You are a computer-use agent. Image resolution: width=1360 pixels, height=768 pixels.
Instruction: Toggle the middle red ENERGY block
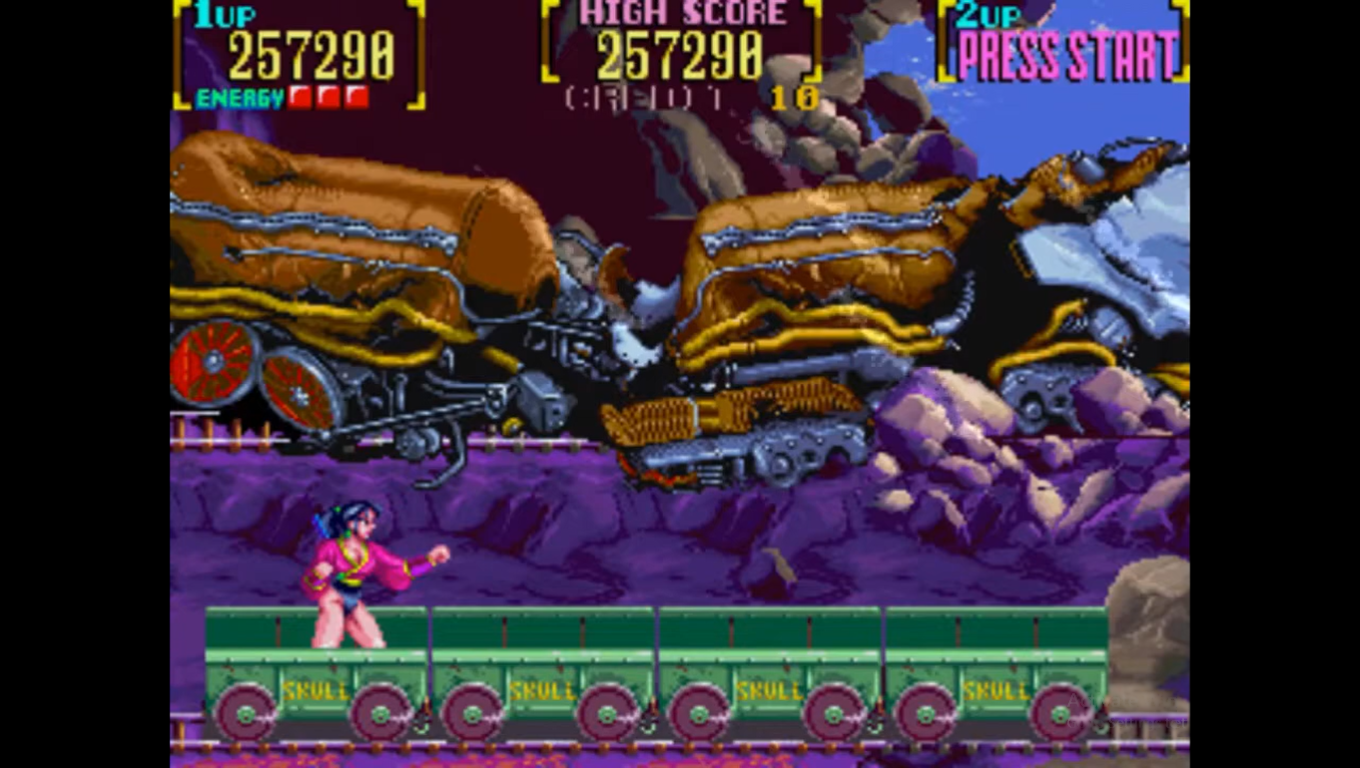[328, 97]
